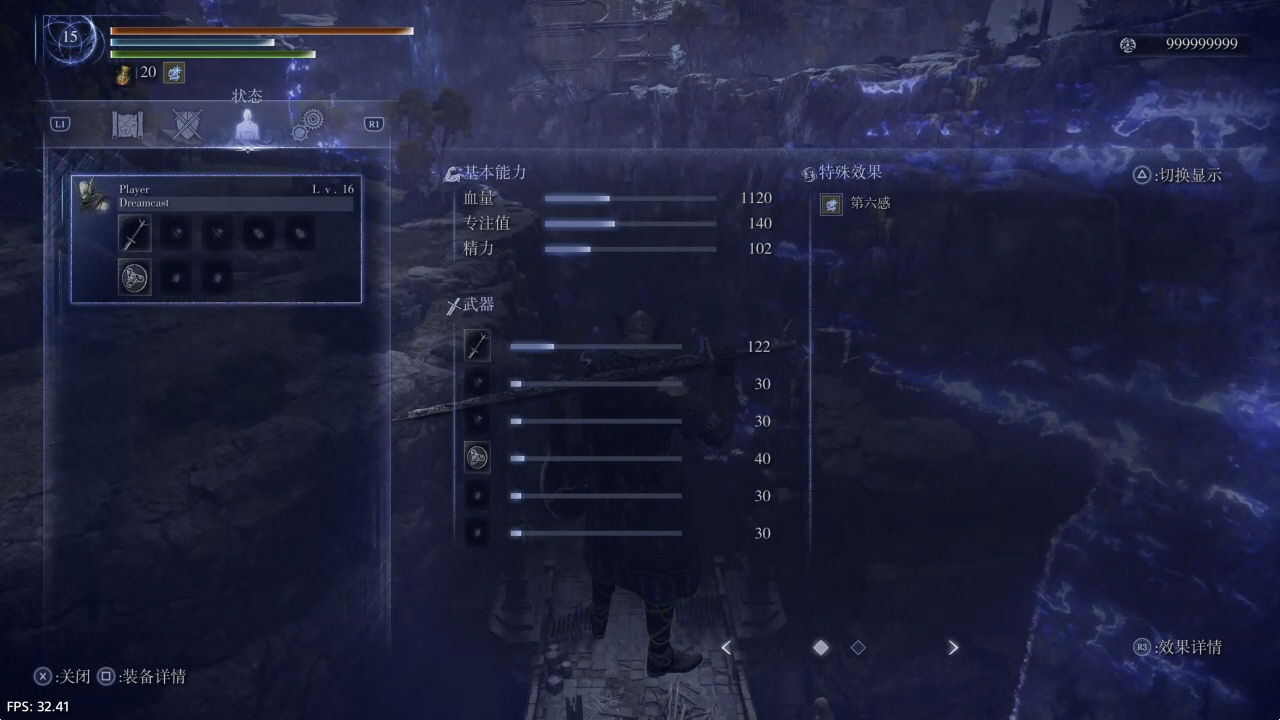The height and width of the screenshot is (720, 1280).
Task: Select the 状态 character figure tab
Action: (247, 125)
